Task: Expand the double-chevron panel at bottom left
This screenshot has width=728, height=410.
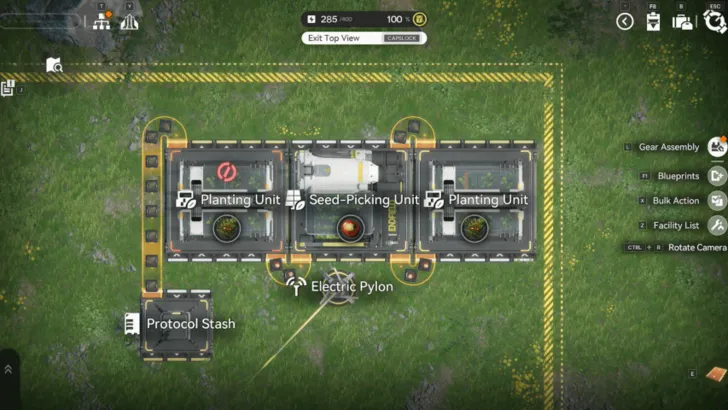Action: [9, 369]
